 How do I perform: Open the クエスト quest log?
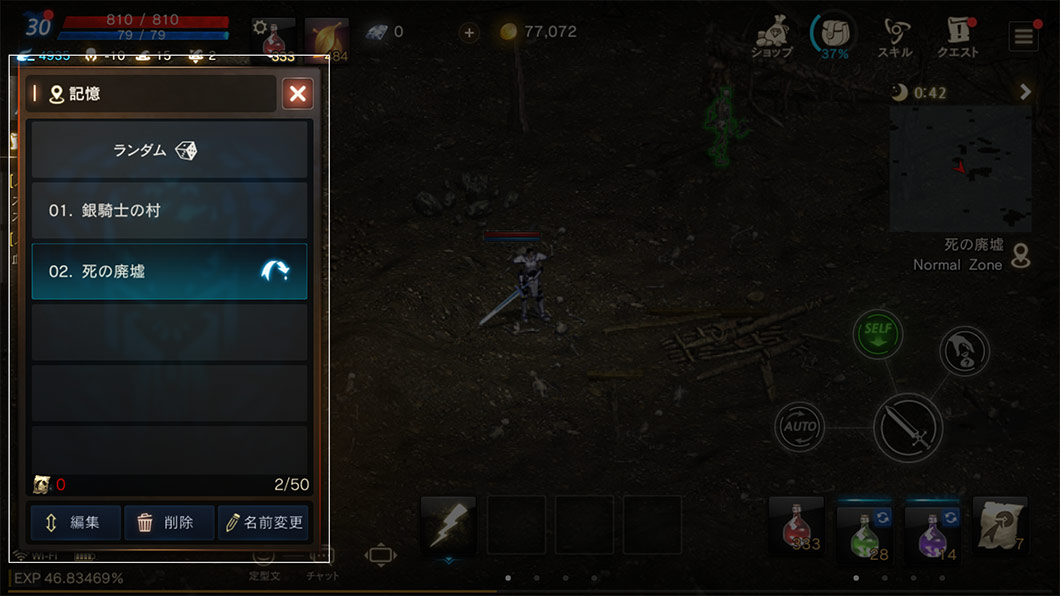coord(957,38)
